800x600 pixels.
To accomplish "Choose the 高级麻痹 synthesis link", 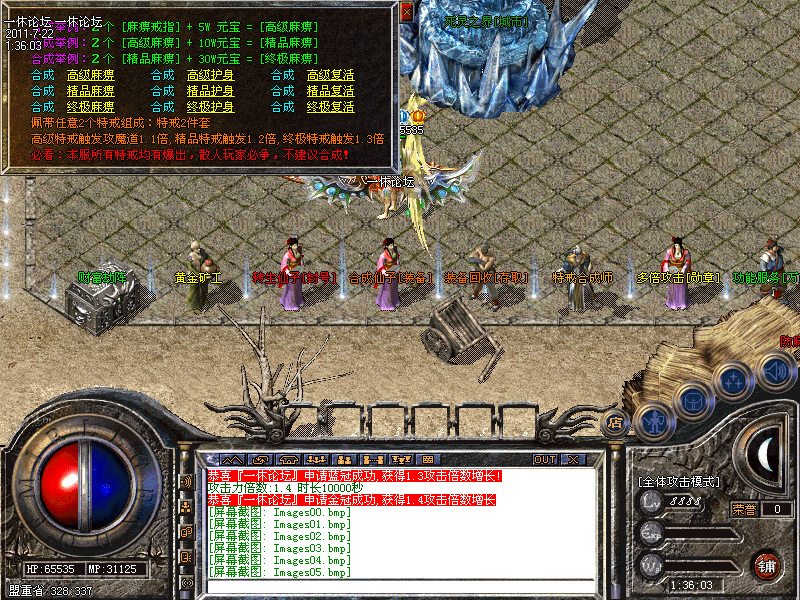I will (x=90, y=75).
